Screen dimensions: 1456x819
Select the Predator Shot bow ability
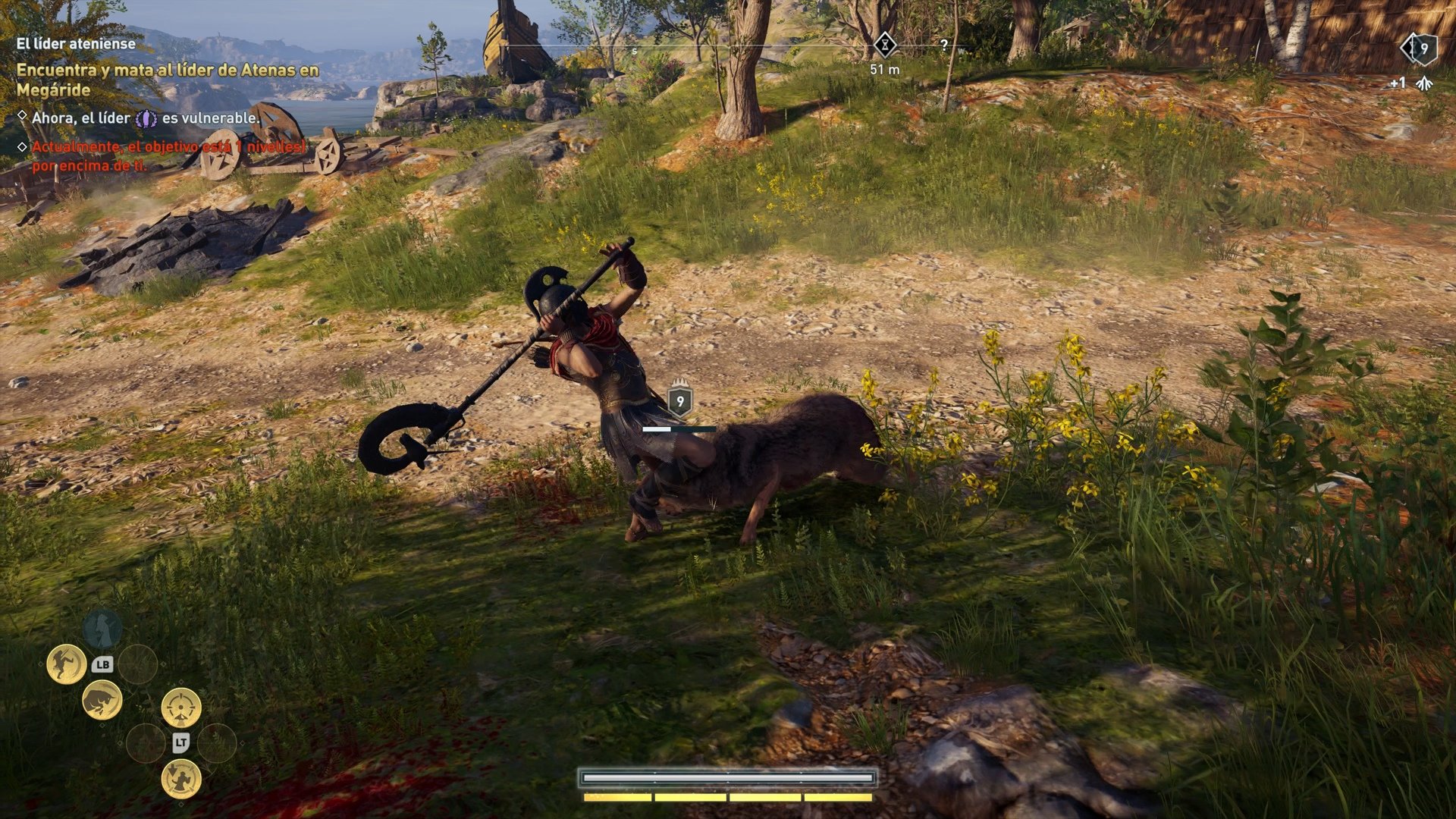(180, 707)
